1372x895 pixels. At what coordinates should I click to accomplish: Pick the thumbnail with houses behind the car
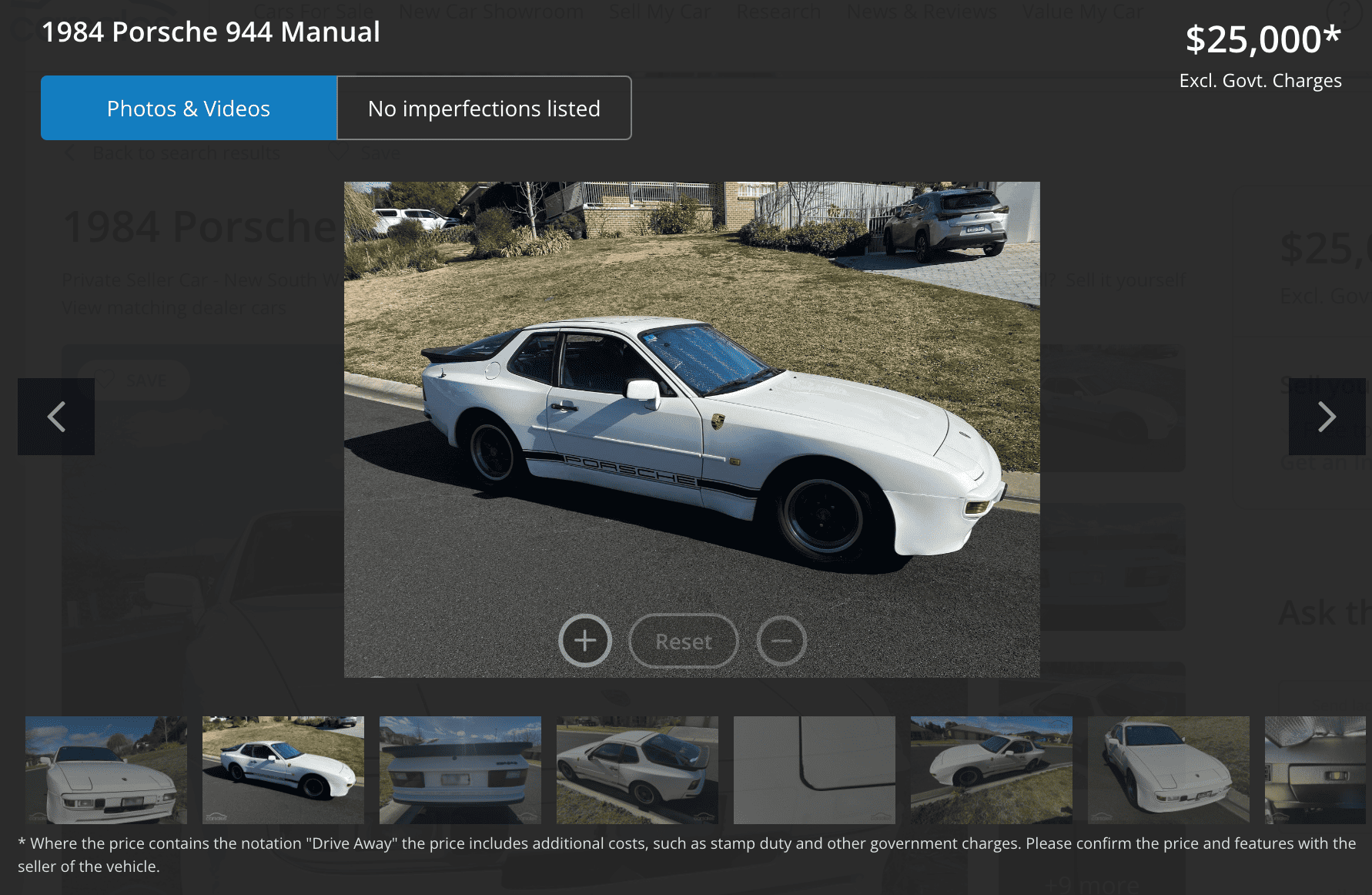pyautogui.click(x=992, y=770)
